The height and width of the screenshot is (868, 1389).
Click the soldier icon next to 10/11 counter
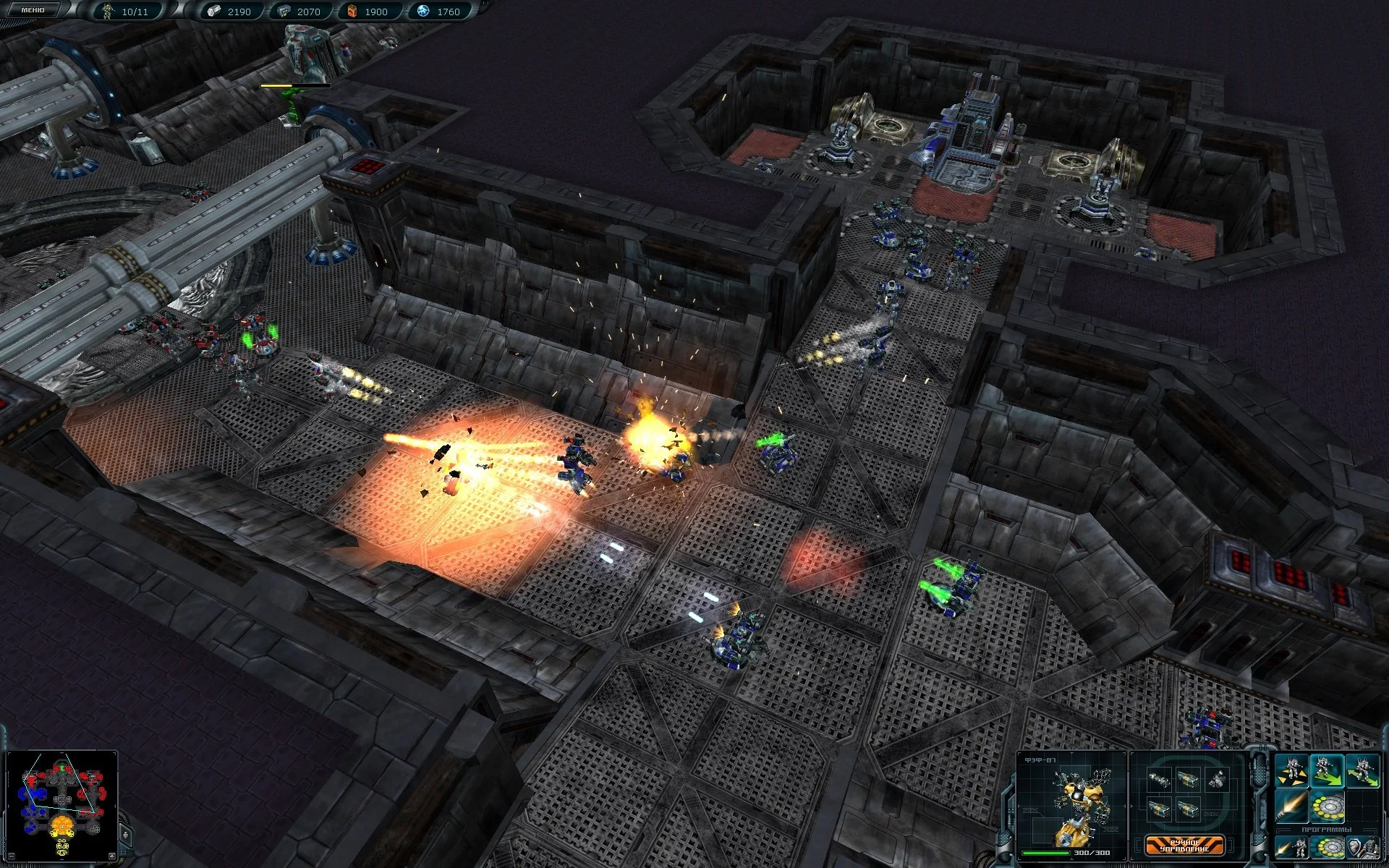click(107, 10)
